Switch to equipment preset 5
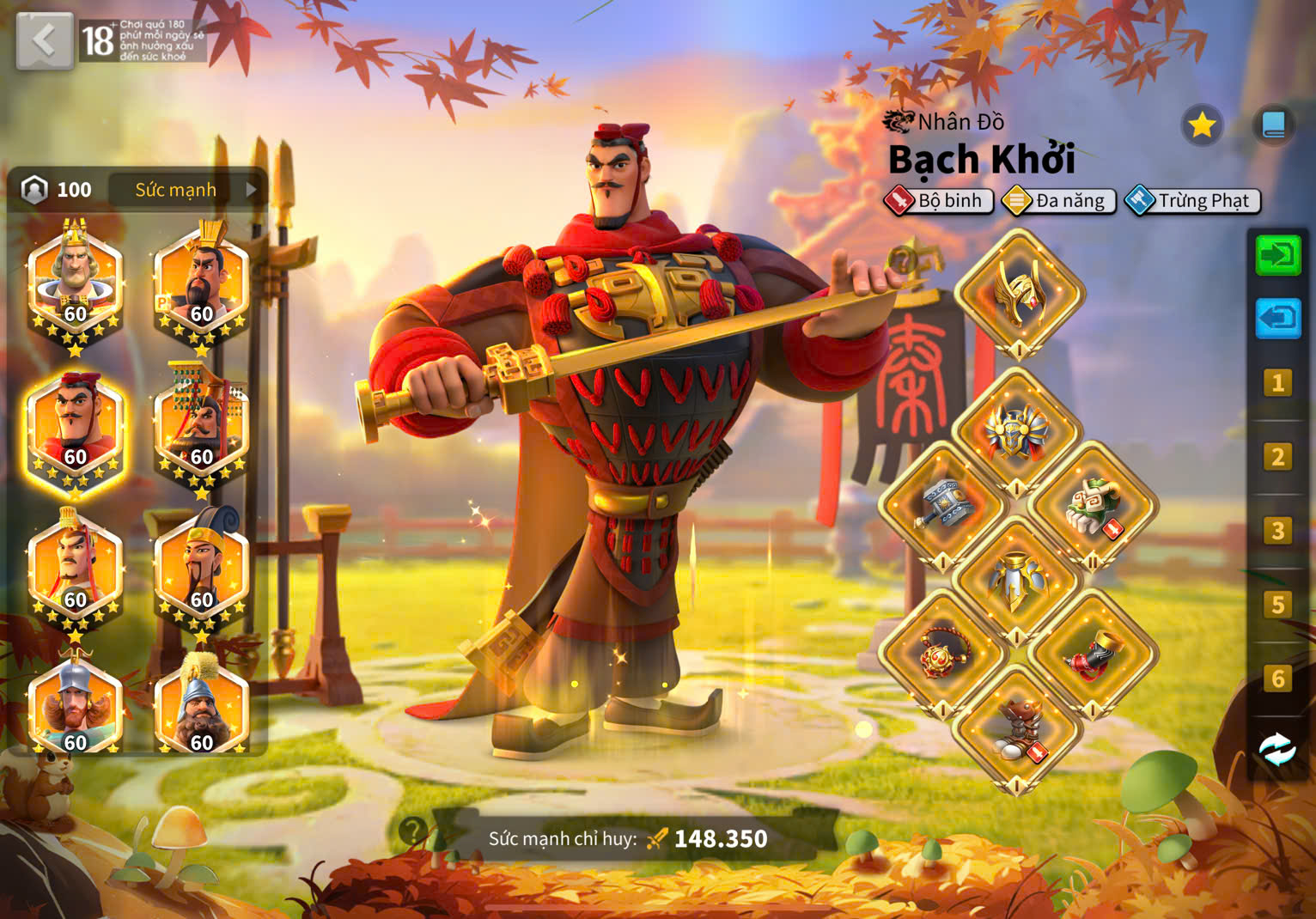Image resolution: width=1316 pixels, height=919 pixels. [x=1277, y=605]
